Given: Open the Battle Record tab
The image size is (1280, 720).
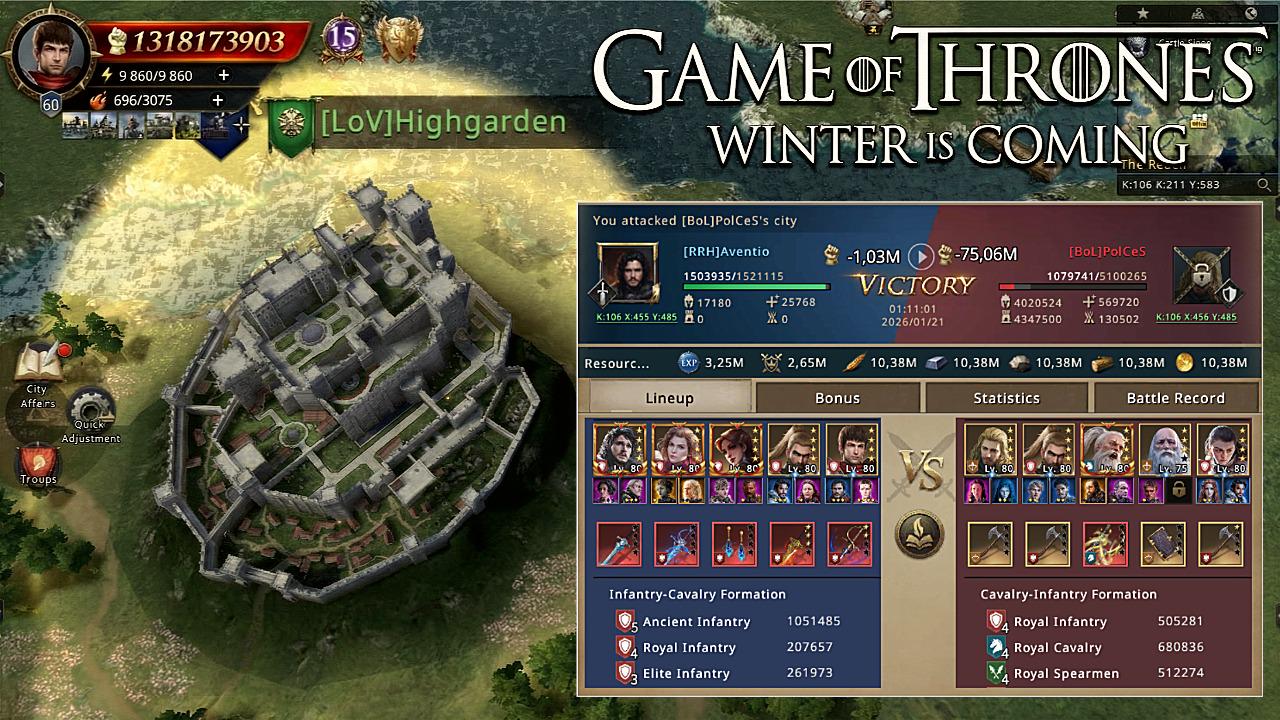Looking at the screenshot, I should pyautogui.click(x=1175, y=398).
